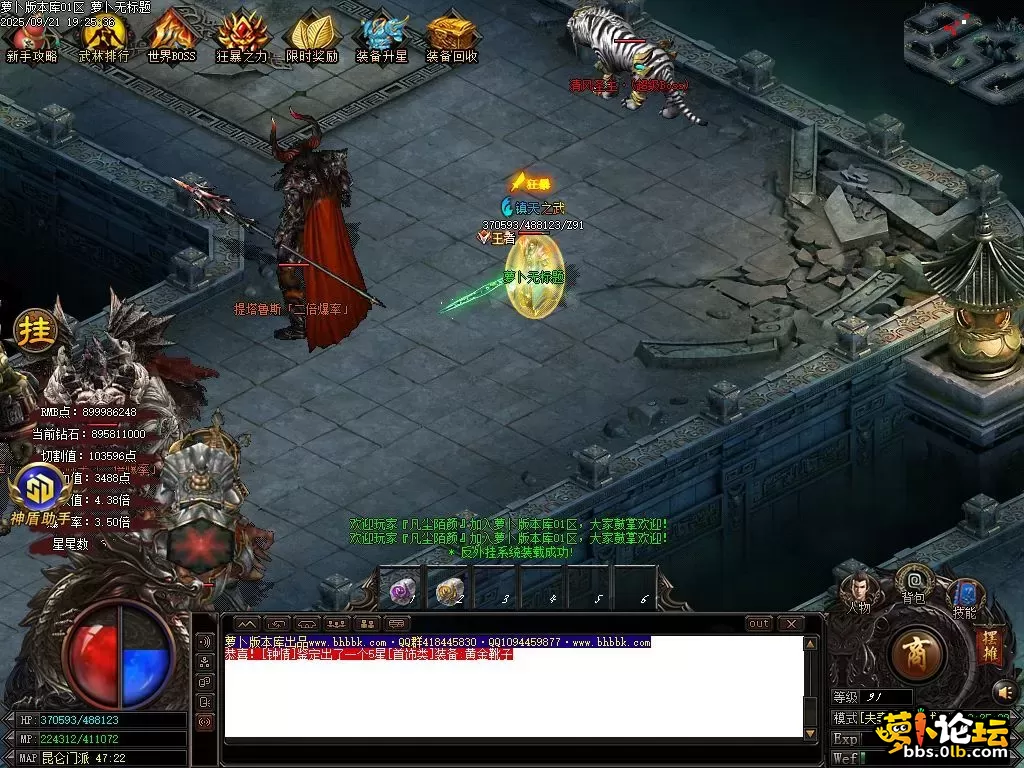
Task: Open the 世界BOSS menu
Action: pyautogui.click(x=172, y=36)
